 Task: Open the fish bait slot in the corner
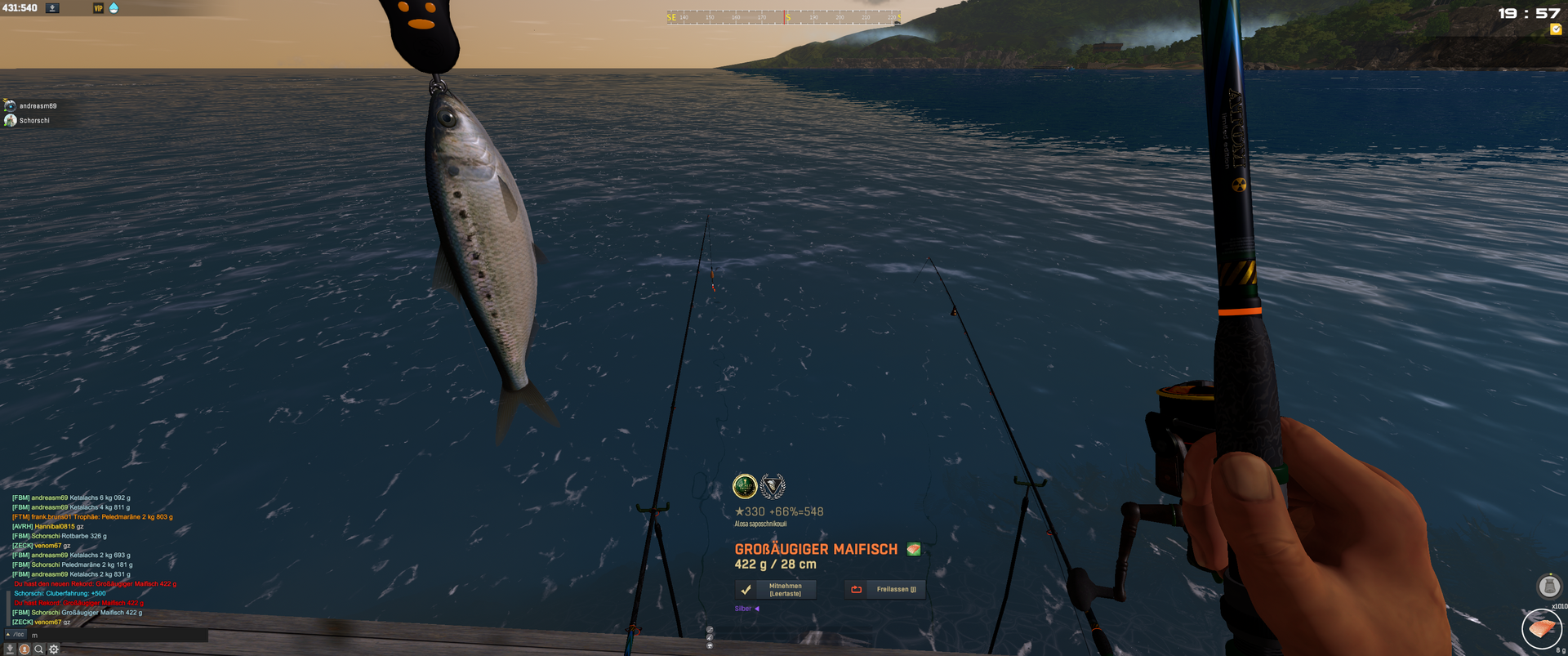(x=1541, y=628)
